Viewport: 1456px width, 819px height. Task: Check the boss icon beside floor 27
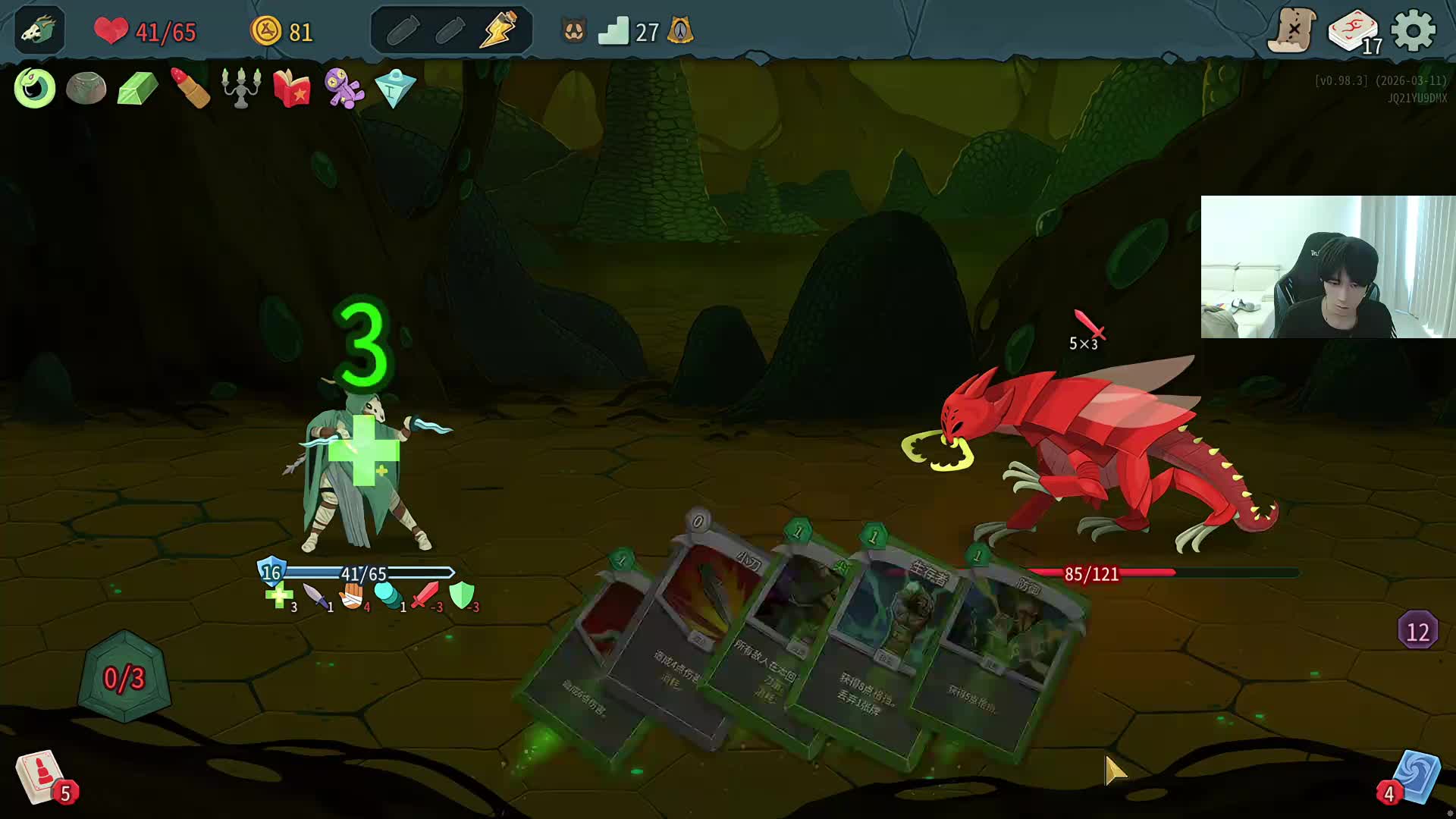(x=680, y=31)
